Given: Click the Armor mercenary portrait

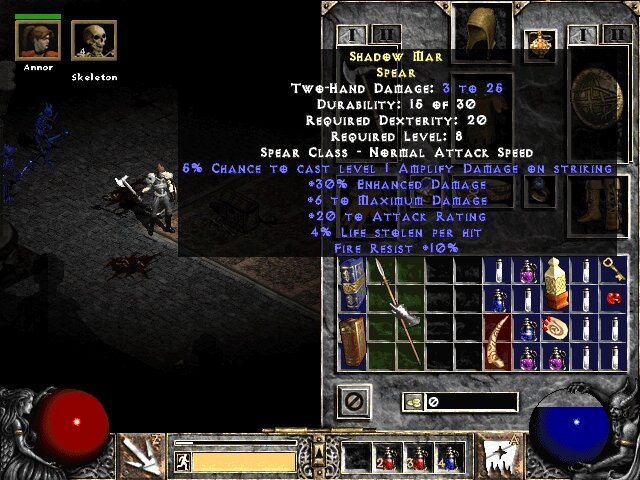Looking at the screenshot, I should pyautogui.click(x=38, y=40).
